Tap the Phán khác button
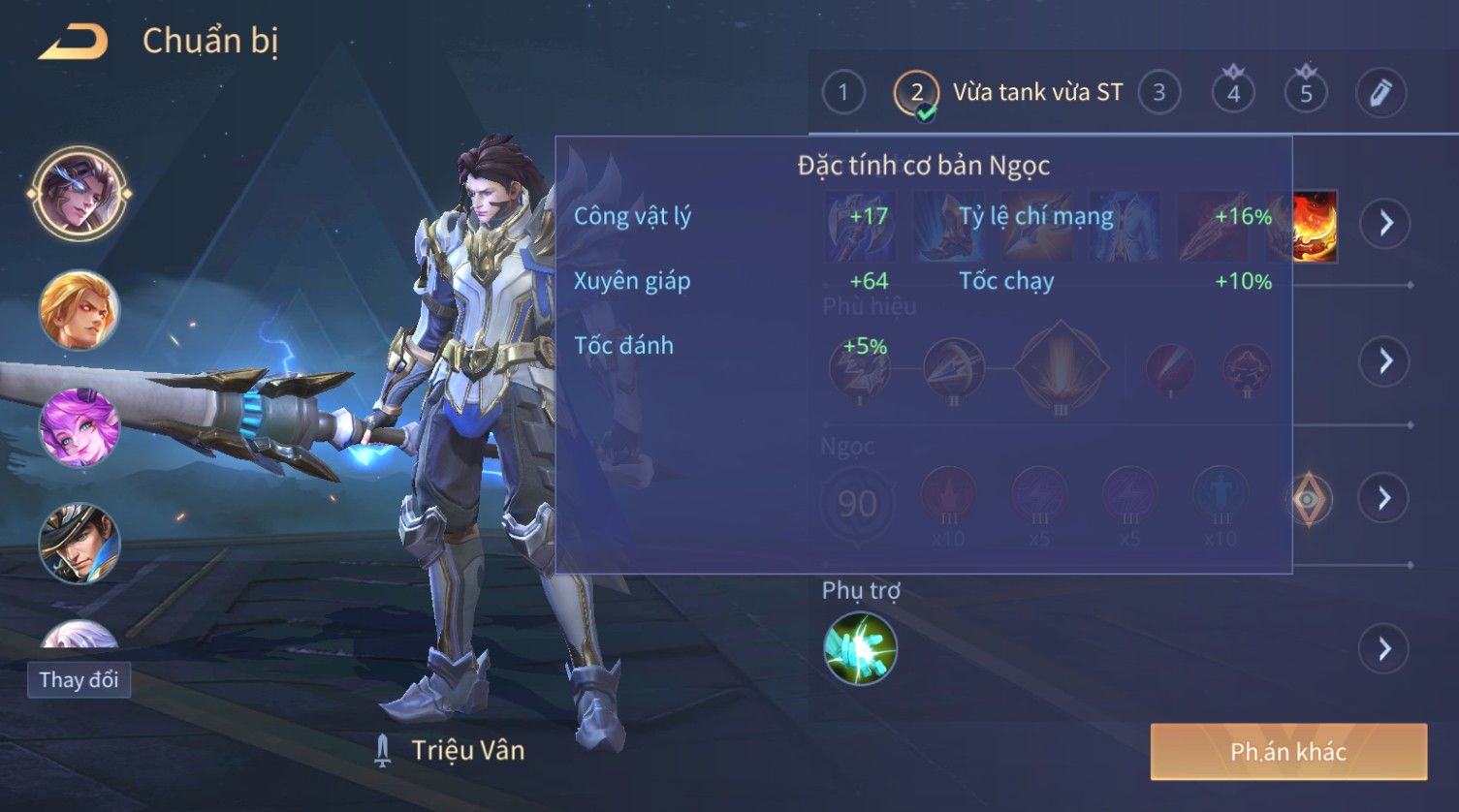 tap(1288, 752)
